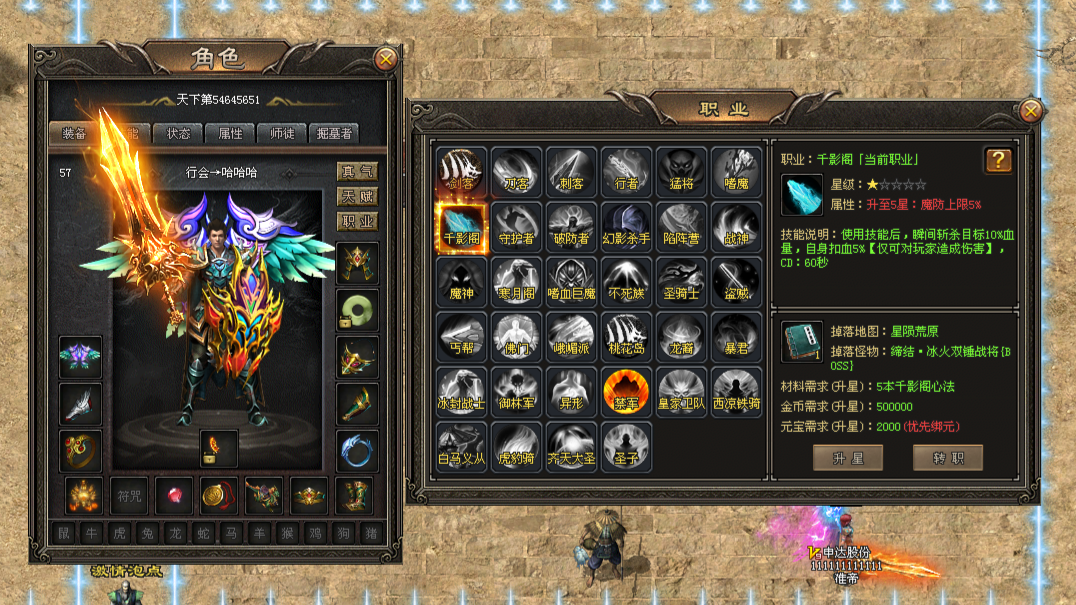The width and height of the screenshot is (1076, 605).
Task: Close the 角色 character window
Action: click(x=386, y=60)
